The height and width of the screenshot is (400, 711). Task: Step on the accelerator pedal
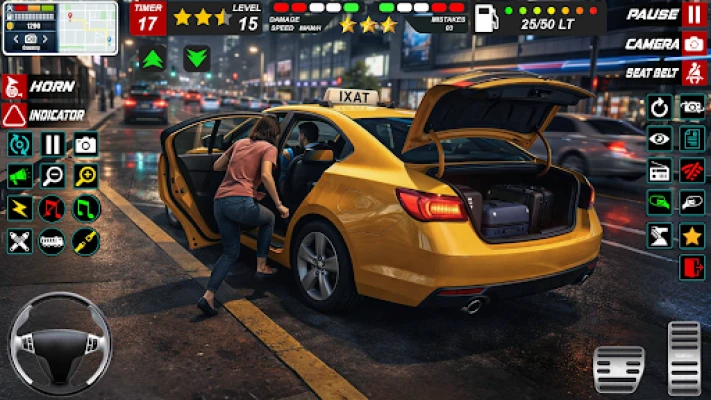pos(685,357)
